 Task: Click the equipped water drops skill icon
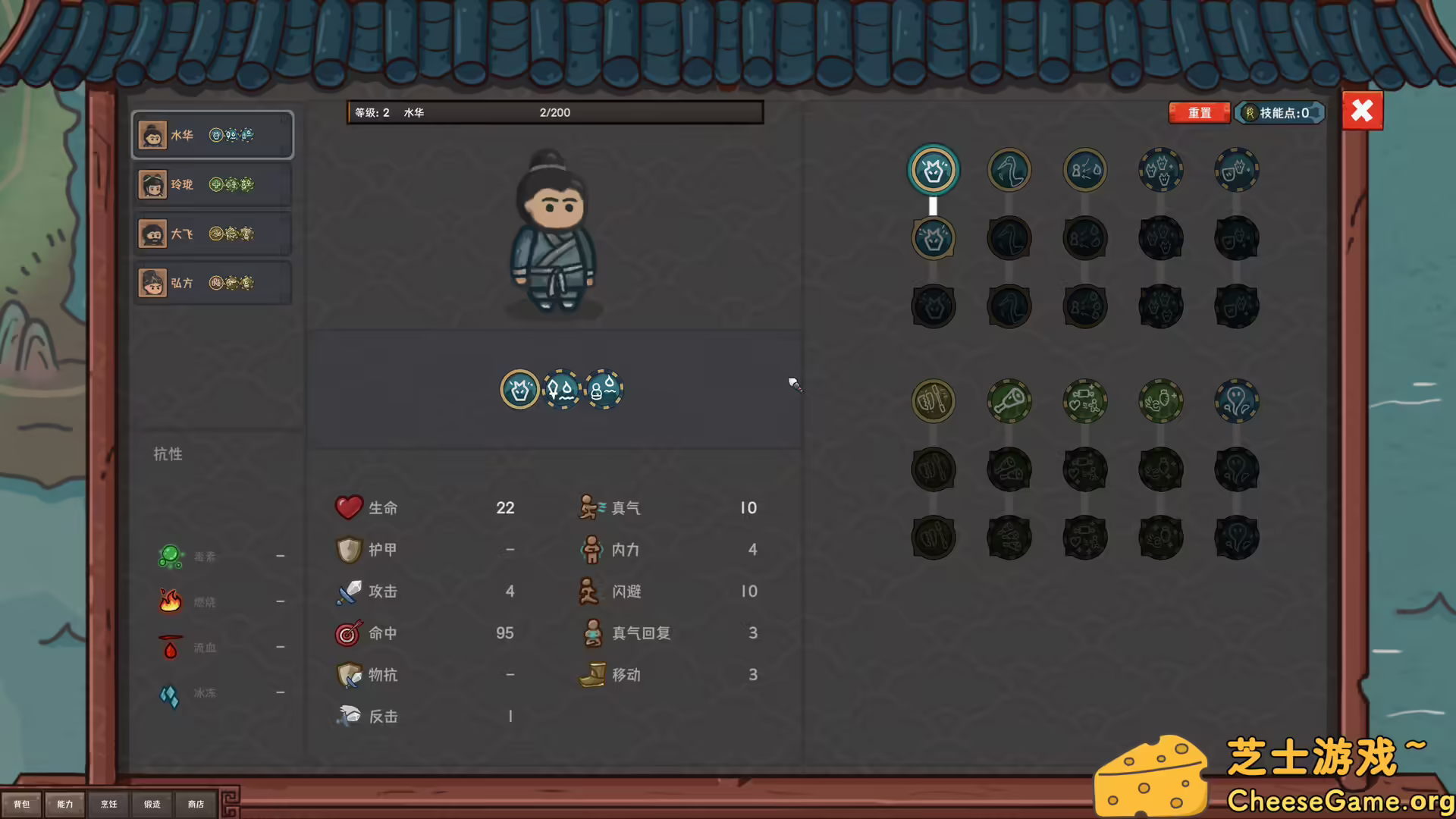562,390
